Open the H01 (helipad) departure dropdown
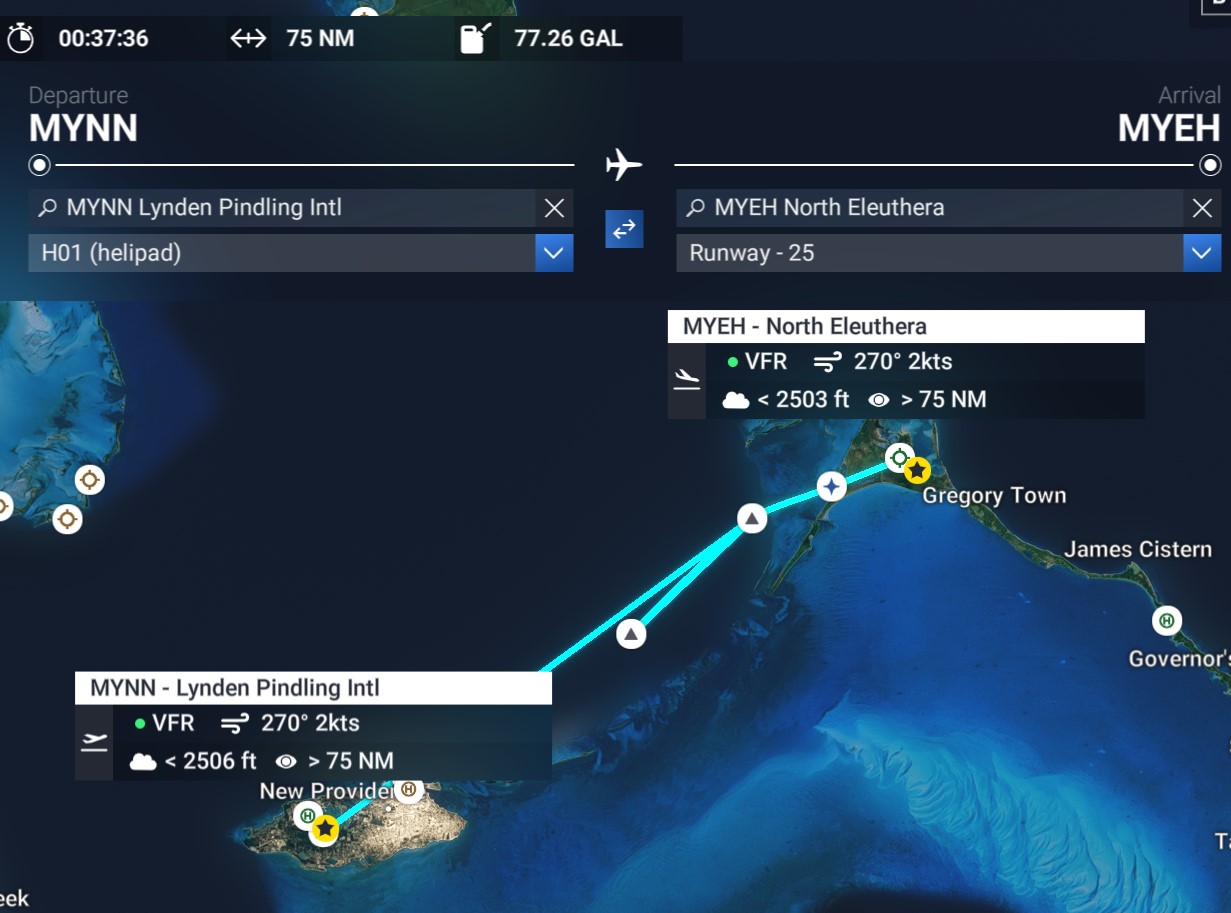Screen dimensions: 1231x913 click(x=554, y=253)
